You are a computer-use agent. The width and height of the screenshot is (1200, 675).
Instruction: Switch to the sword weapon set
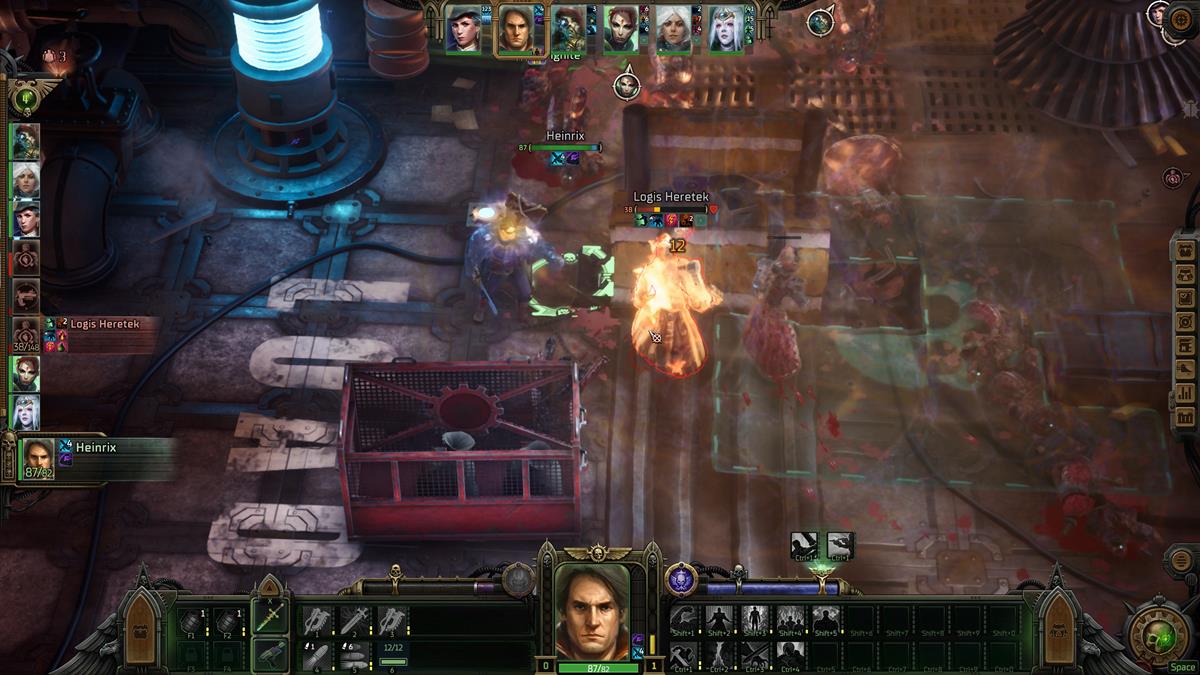pyautogui.click(x=269, y=616)
